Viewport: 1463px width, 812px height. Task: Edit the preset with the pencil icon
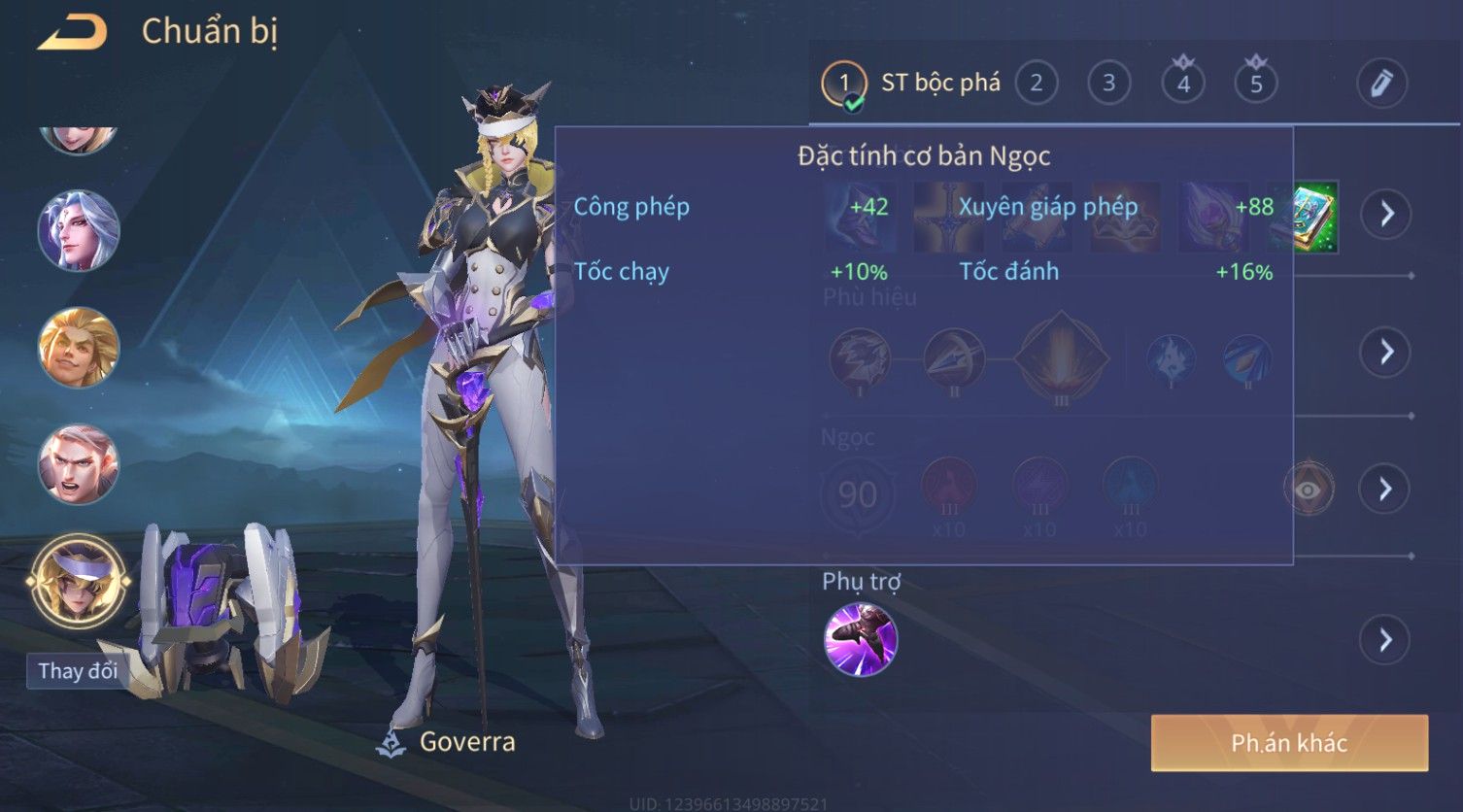coord(1380,84)
